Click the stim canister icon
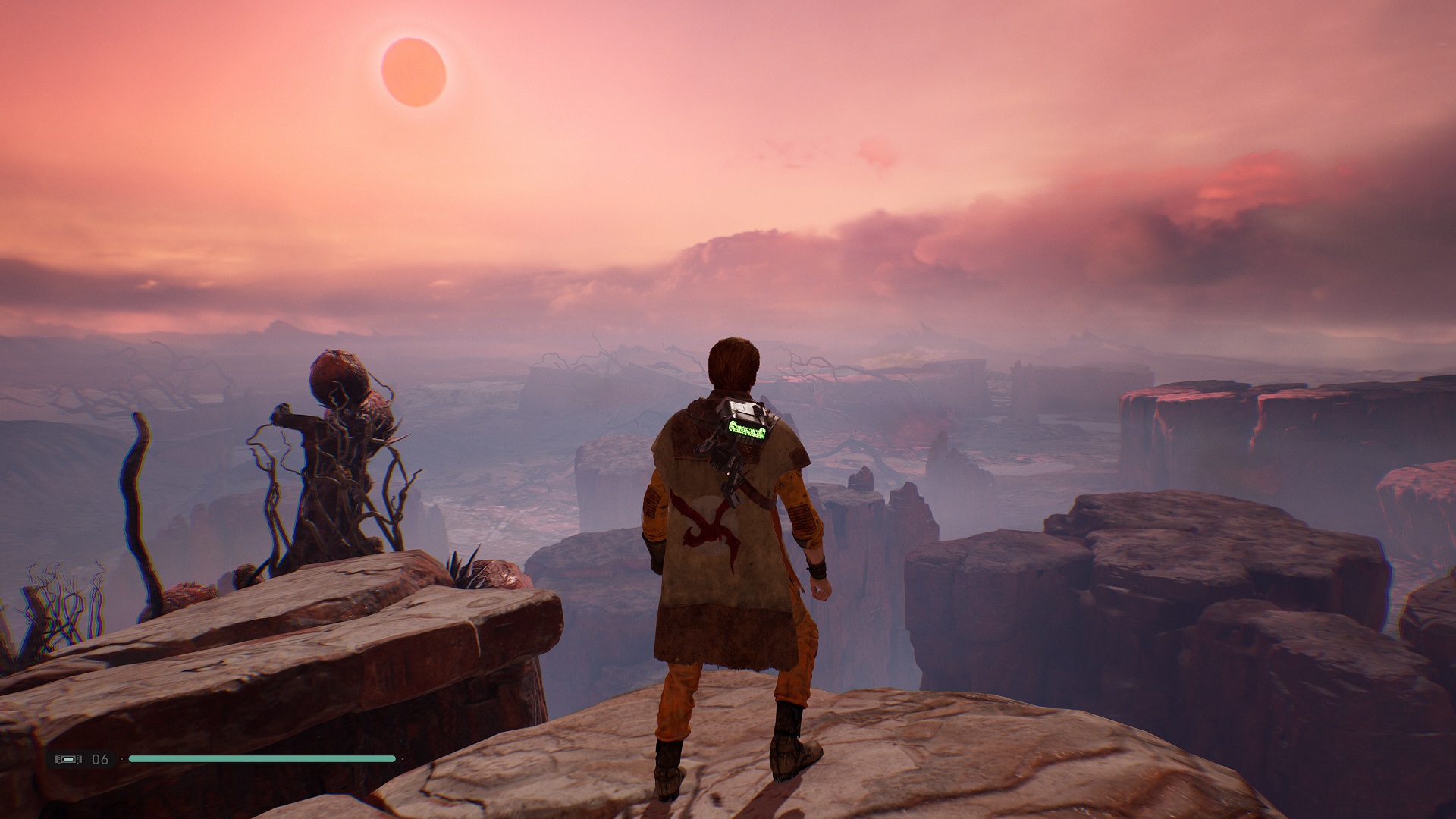Viewport: 1456px width, 819px height. [x=68, y=759]
